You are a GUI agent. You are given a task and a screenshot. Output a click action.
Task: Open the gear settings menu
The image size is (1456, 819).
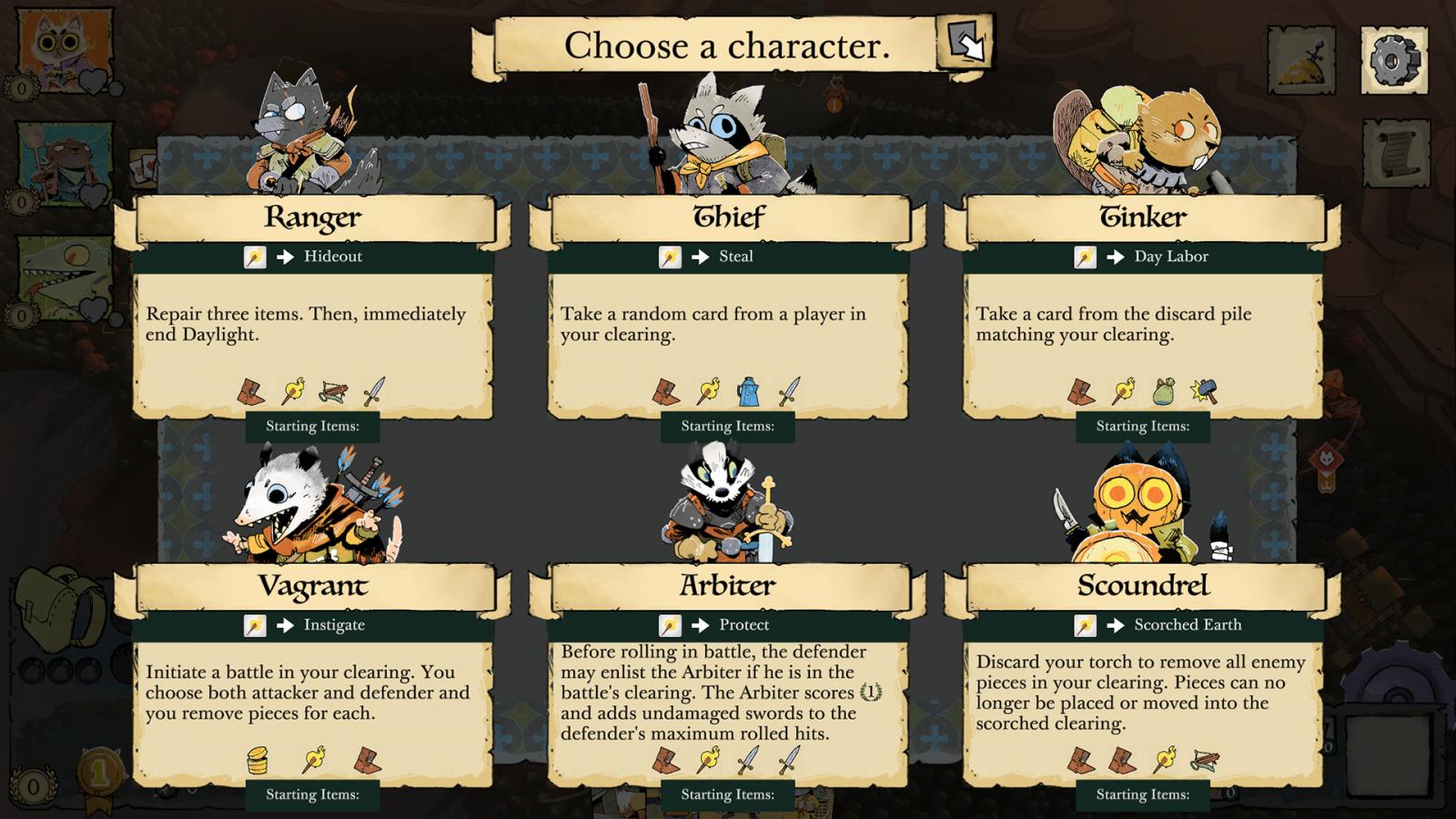(x=1393, y=60)
